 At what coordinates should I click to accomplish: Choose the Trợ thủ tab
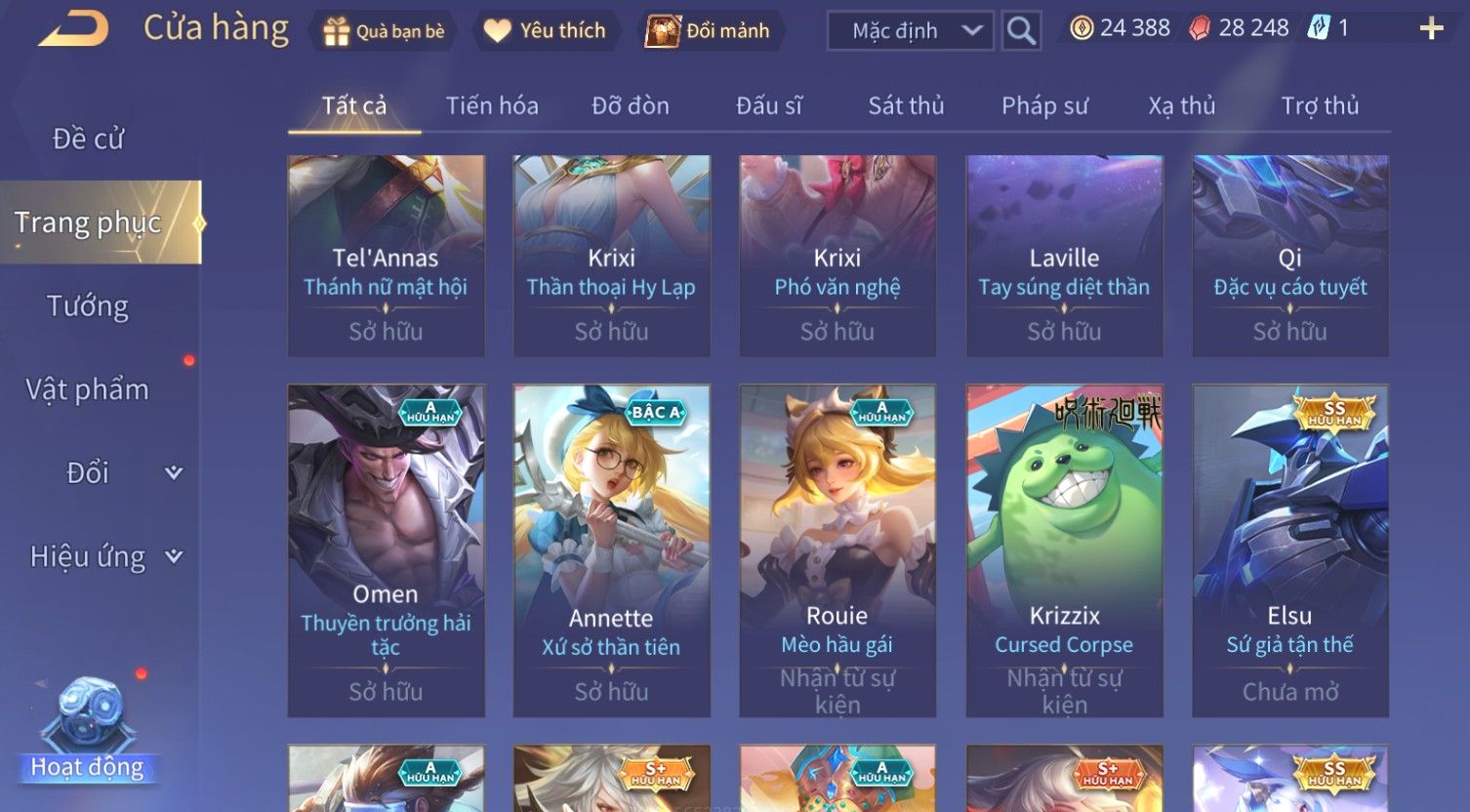pyautogui.click(x=1320, y=105)
